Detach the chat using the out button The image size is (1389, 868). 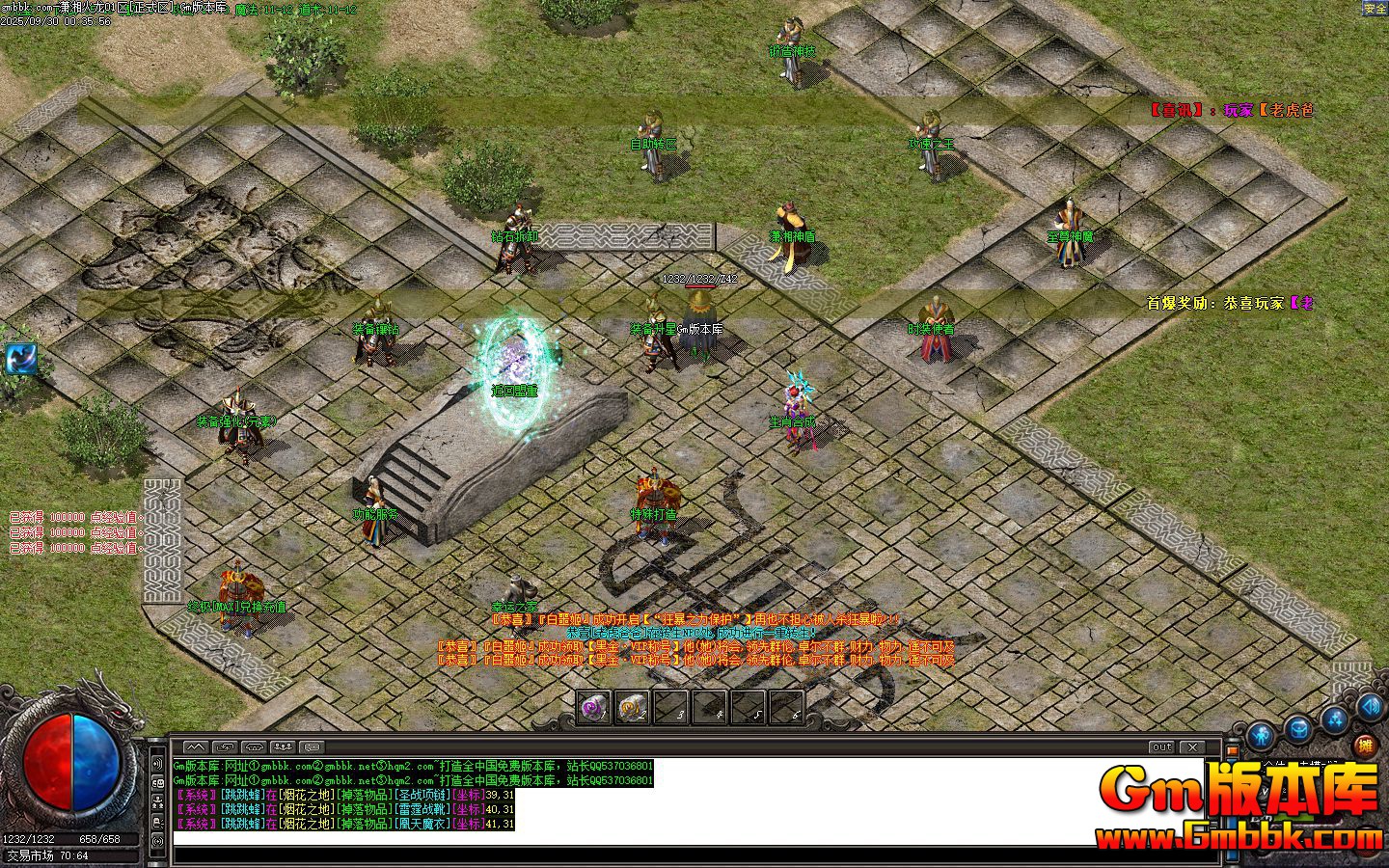pos(1160,746)
